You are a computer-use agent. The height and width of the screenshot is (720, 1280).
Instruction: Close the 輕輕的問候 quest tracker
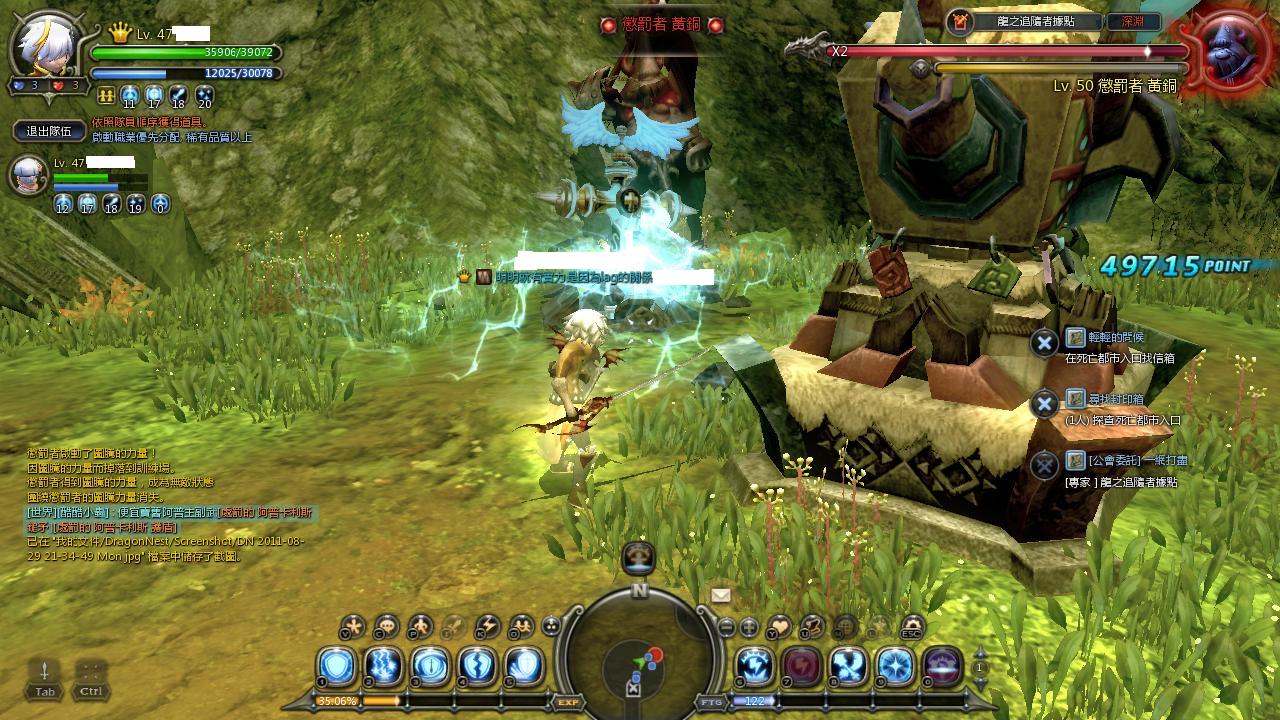pos(1044,343)
